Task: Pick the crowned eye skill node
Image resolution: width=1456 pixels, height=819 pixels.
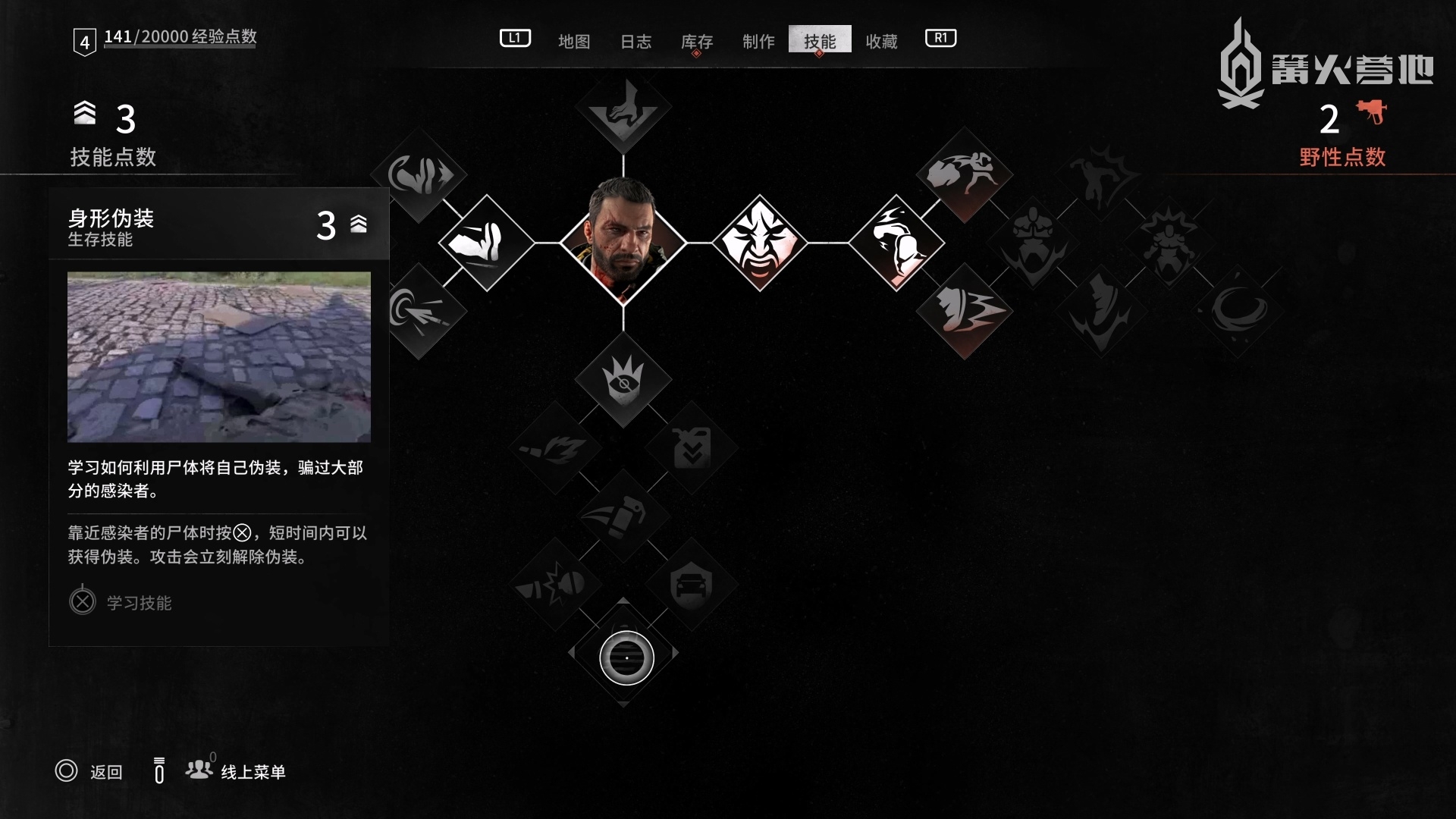Action: coord(623,379)
